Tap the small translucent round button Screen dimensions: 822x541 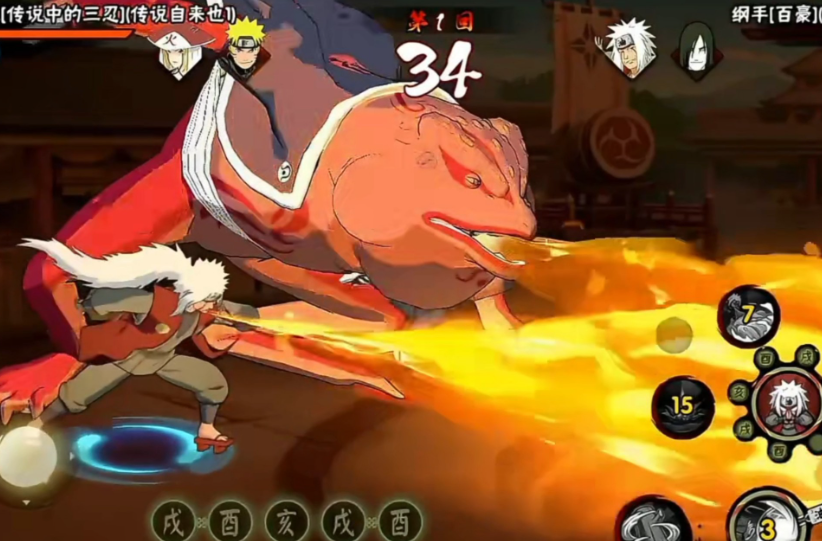(674, 335)
